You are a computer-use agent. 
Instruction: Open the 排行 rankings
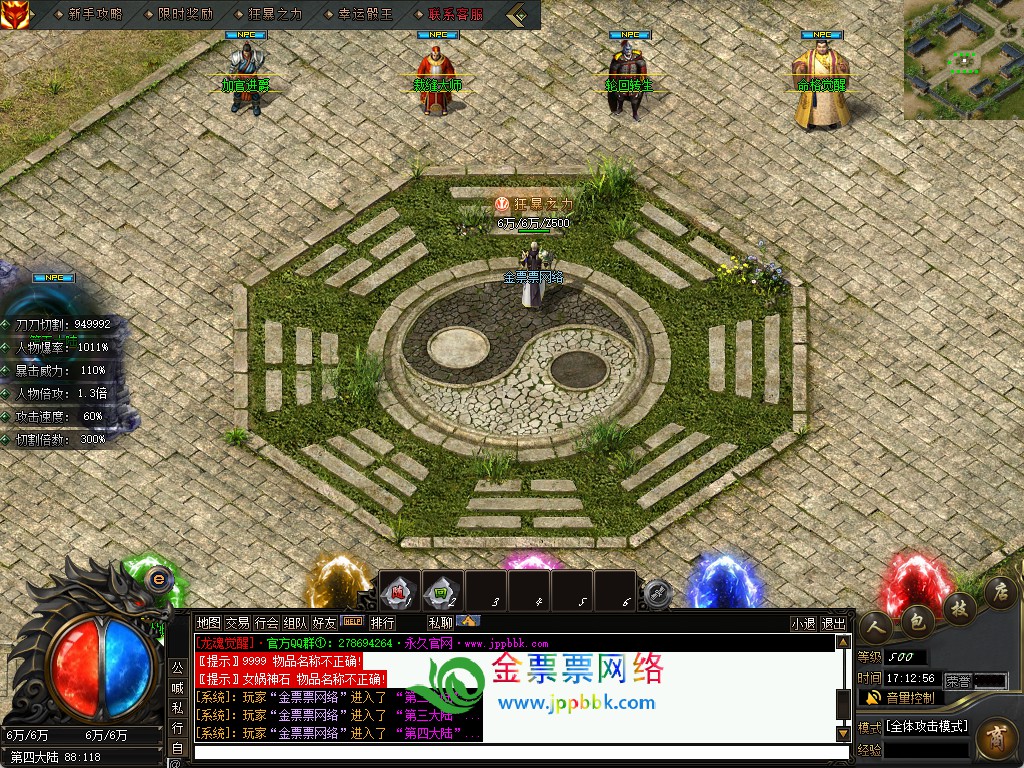(383, 622)
